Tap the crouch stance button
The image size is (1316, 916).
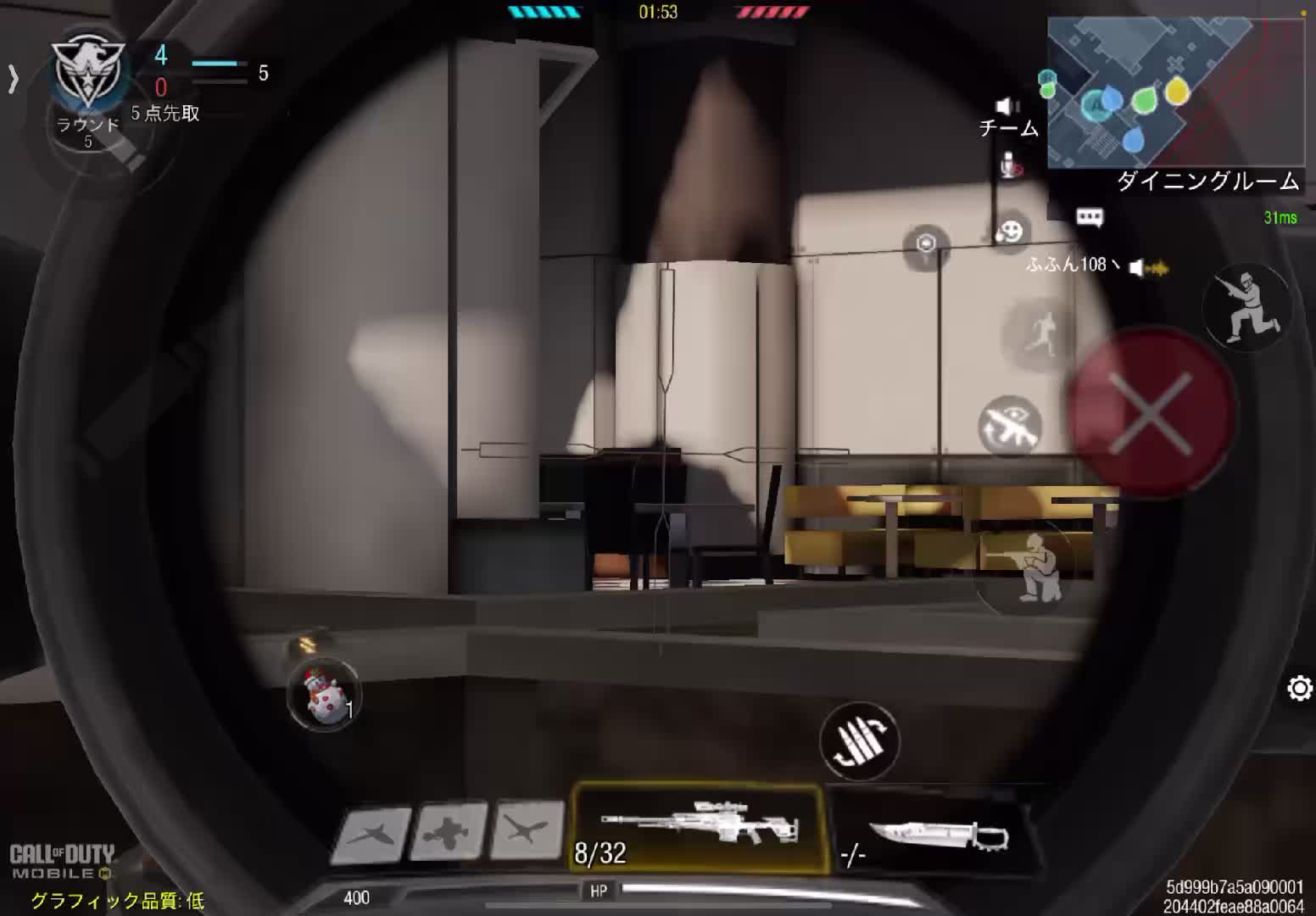pos(1246,306)
